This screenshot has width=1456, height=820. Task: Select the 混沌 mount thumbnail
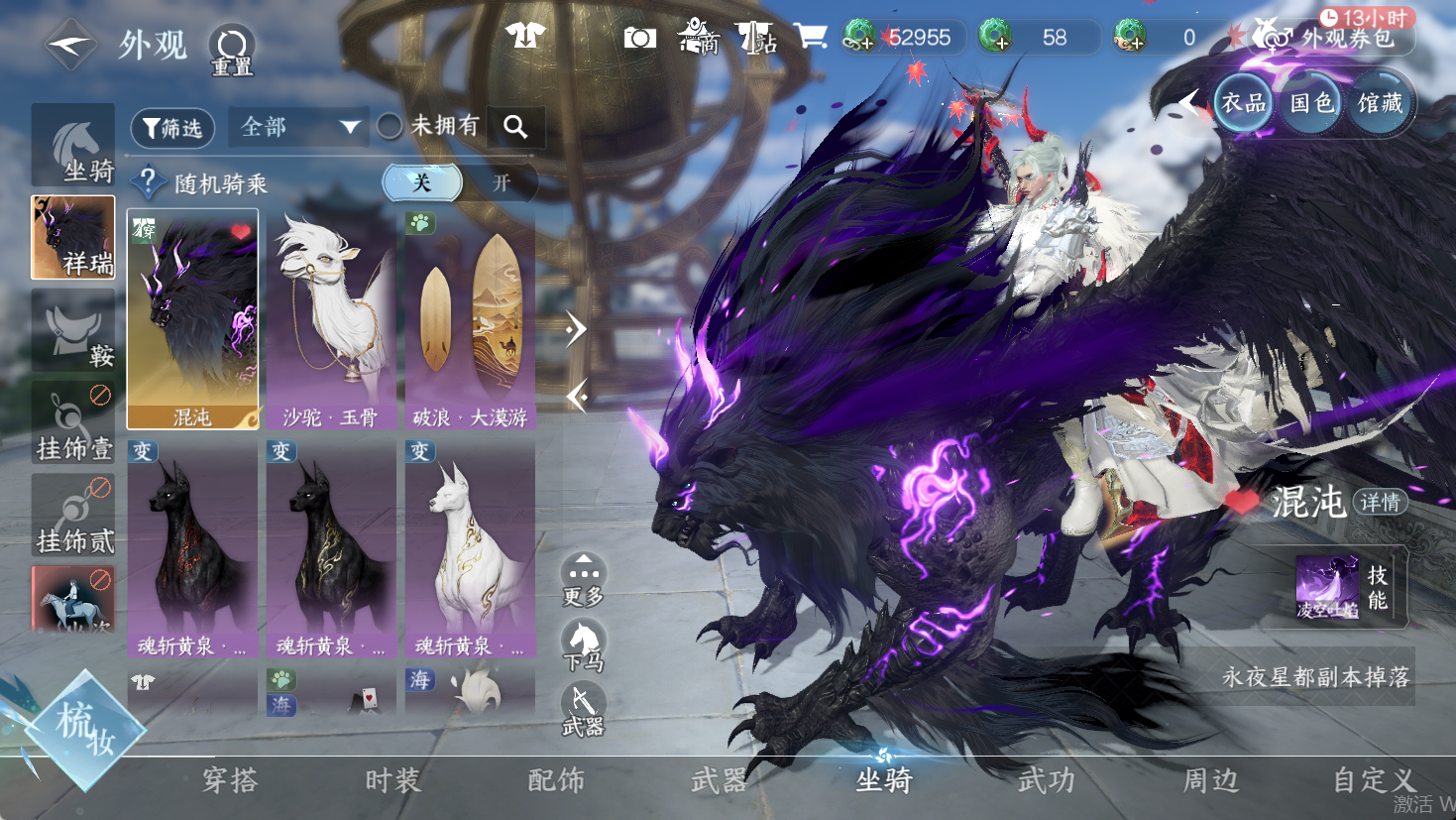click(x=192, y=318)
